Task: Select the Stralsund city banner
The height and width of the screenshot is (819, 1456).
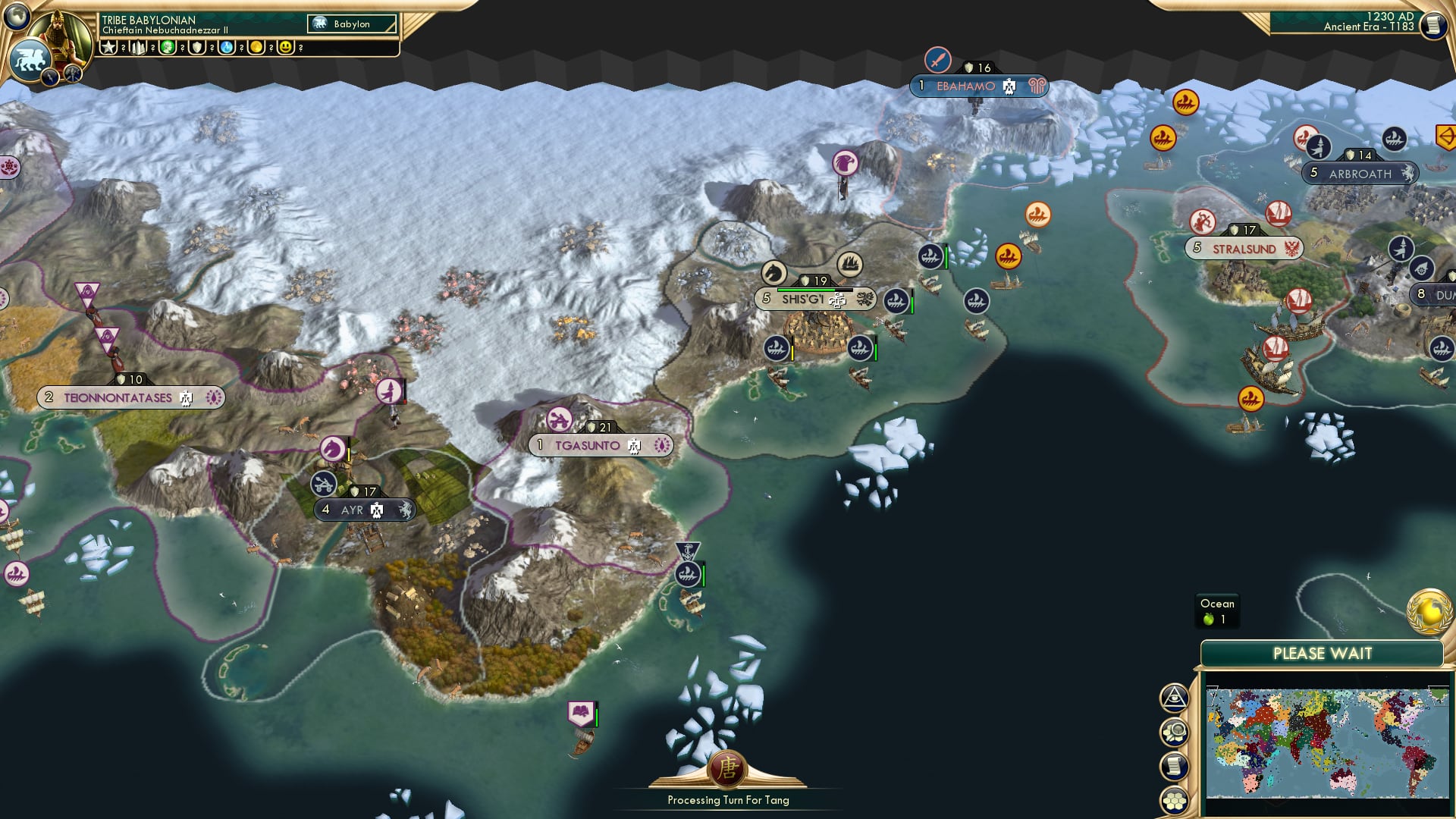Action: coord(1242,246)
